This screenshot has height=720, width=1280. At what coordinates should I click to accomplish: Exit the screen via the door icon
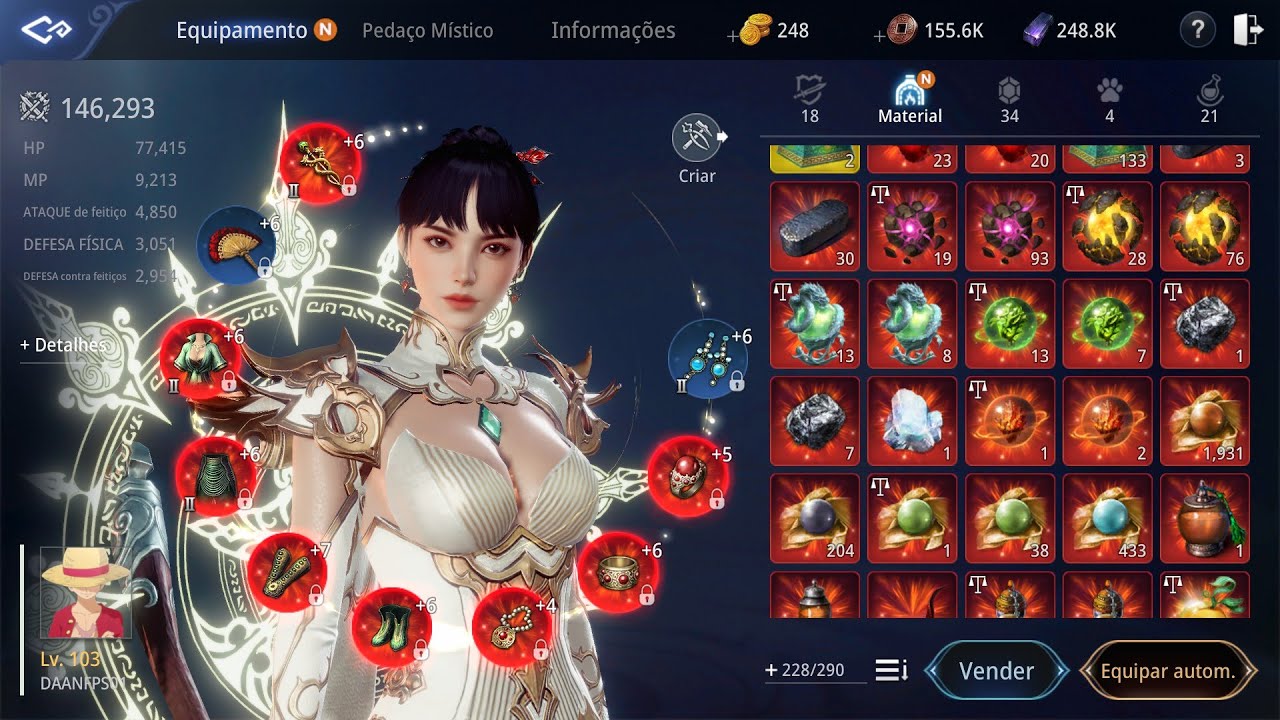pyautogui.click(x=1247, y=30)
